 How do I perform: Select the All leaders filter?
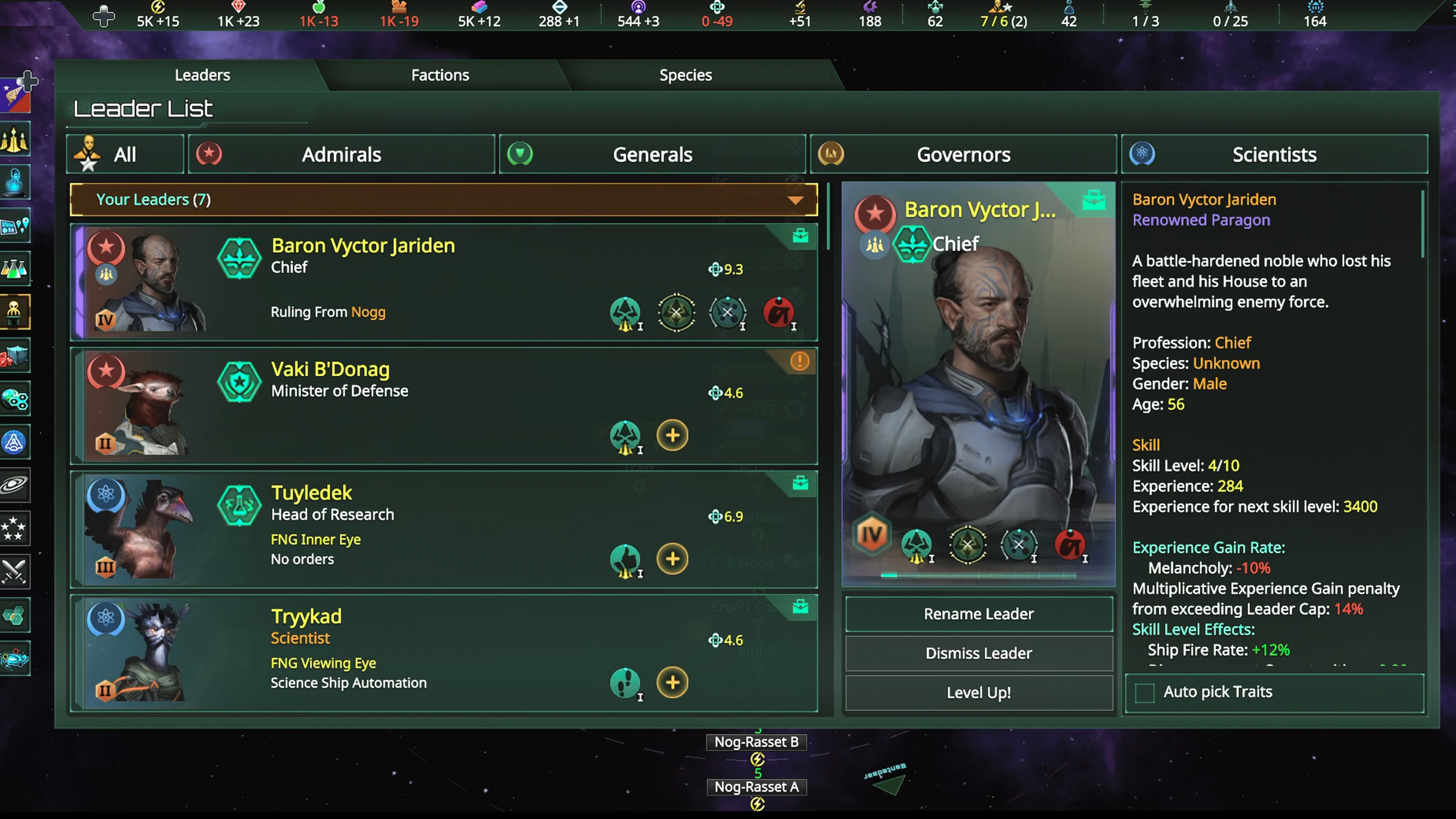(x=125, y=154)
